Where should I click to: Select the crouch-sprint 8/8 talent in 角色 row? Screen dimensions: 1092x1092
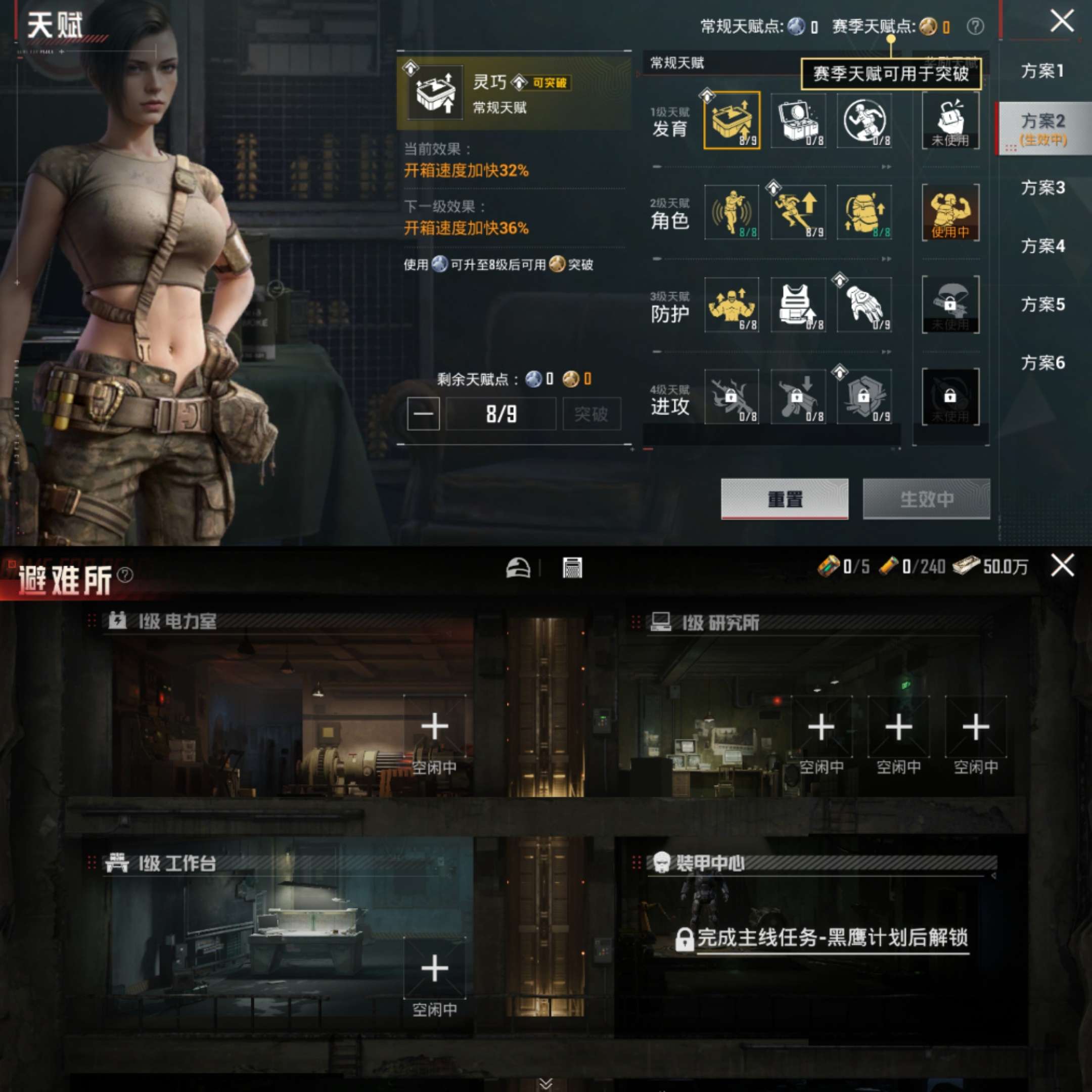pyautogui.click(x=732, y=213)
